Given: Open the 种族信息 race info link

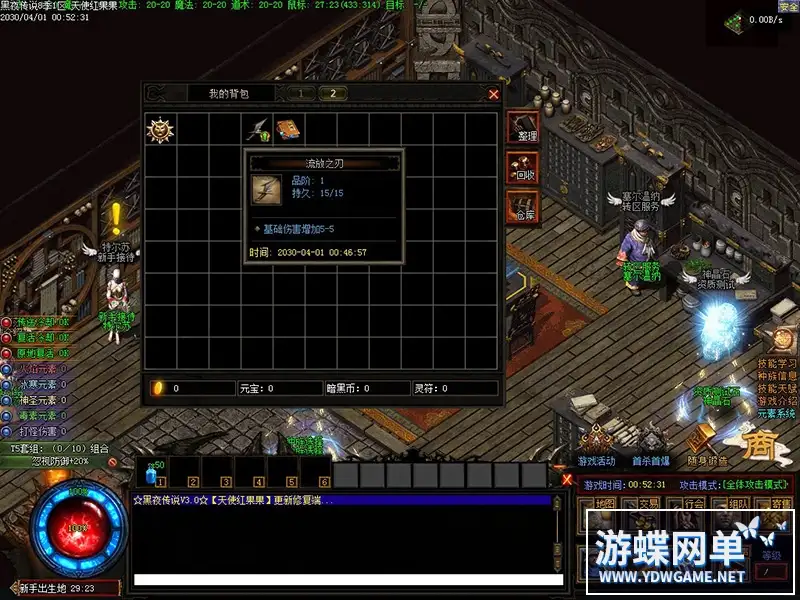Looking at the screenshot, I should tap(777, 377).
